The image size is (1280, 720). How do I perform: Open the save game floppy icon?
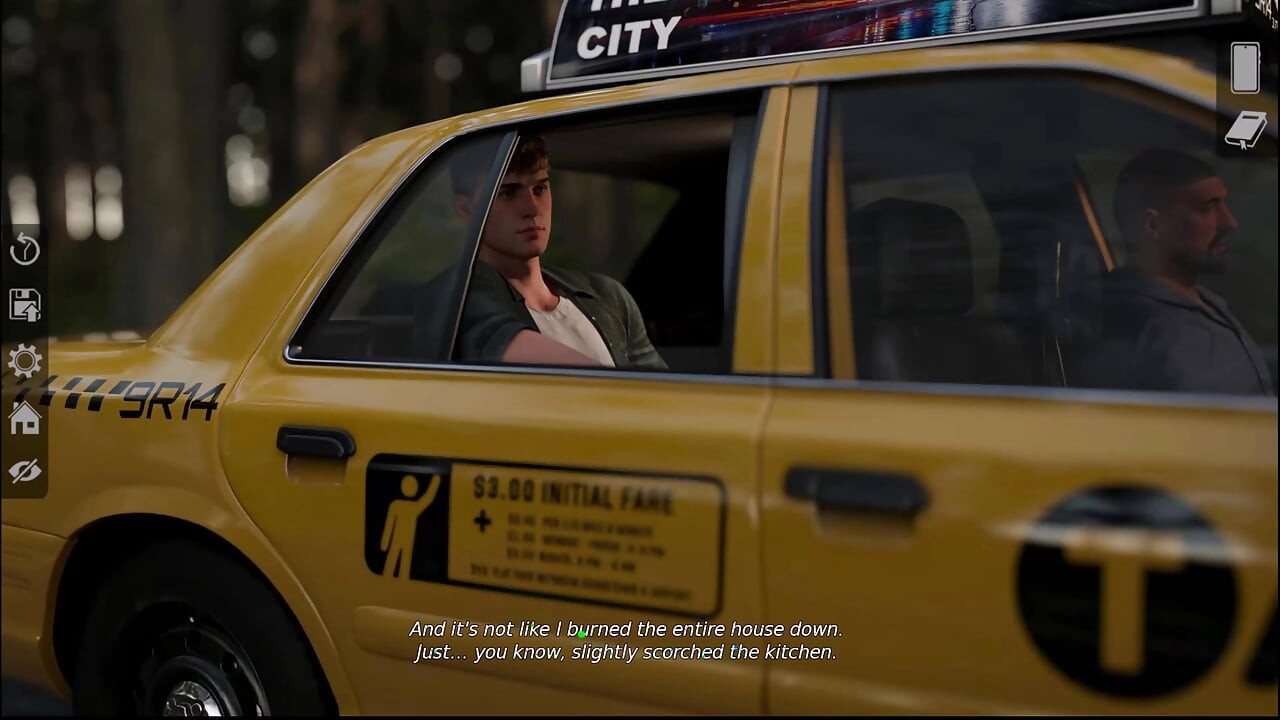[x=25, y=305]
